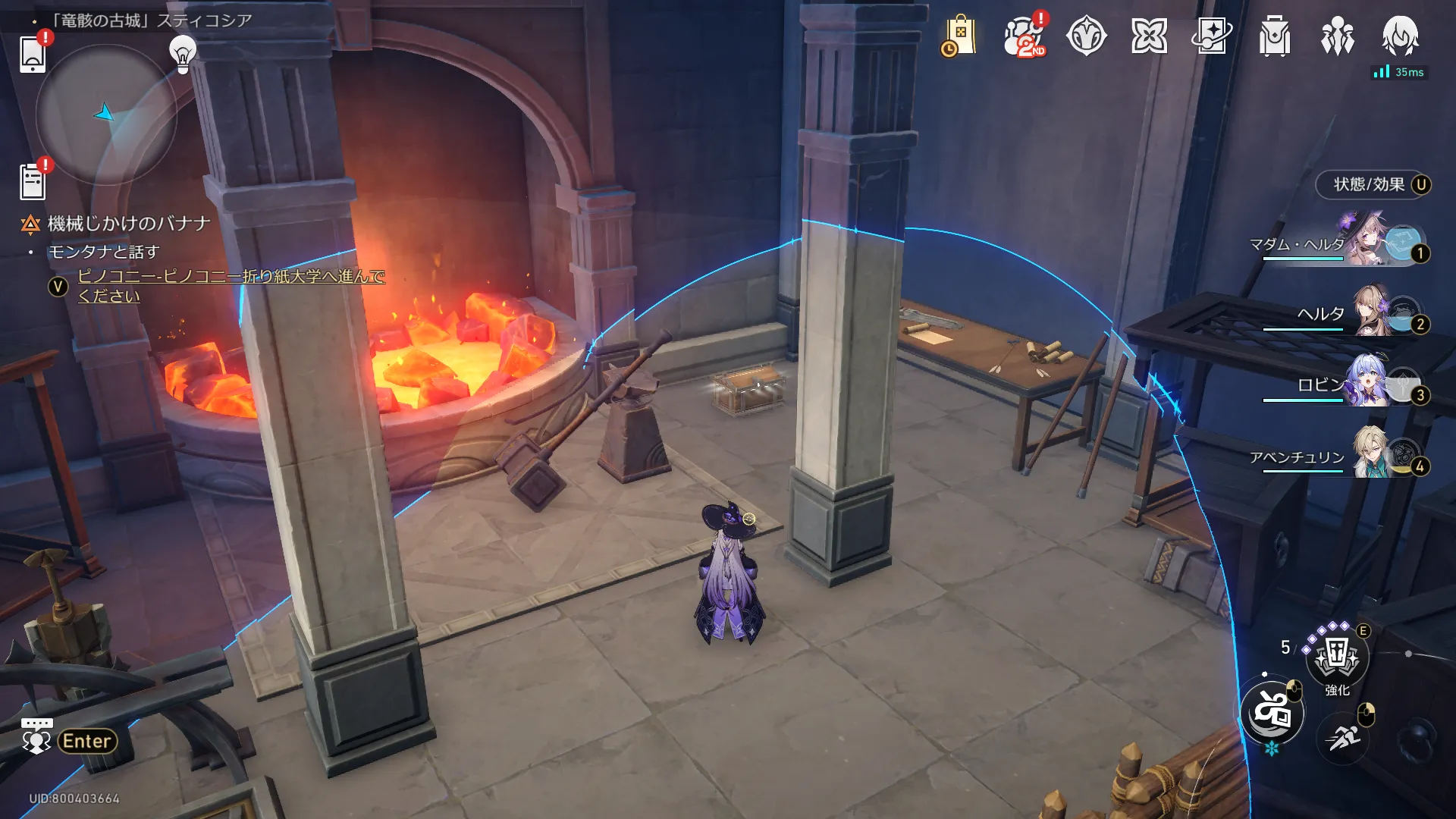The image size is (1456, 819).
Task: Open the suitcase inventory icon
Action: click(x=1275, y=36)
